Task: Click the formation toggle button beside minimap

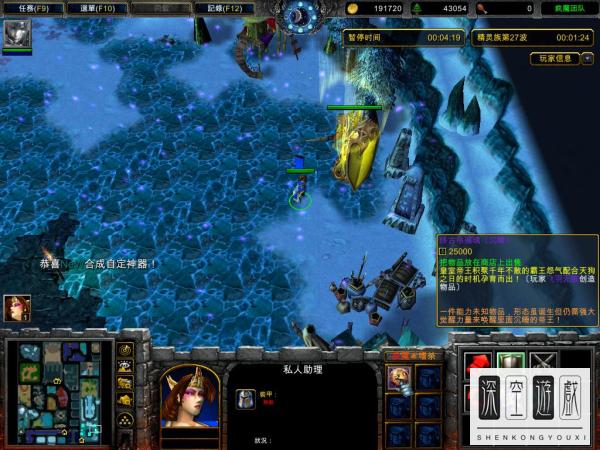Action: [x=126, y=419]
